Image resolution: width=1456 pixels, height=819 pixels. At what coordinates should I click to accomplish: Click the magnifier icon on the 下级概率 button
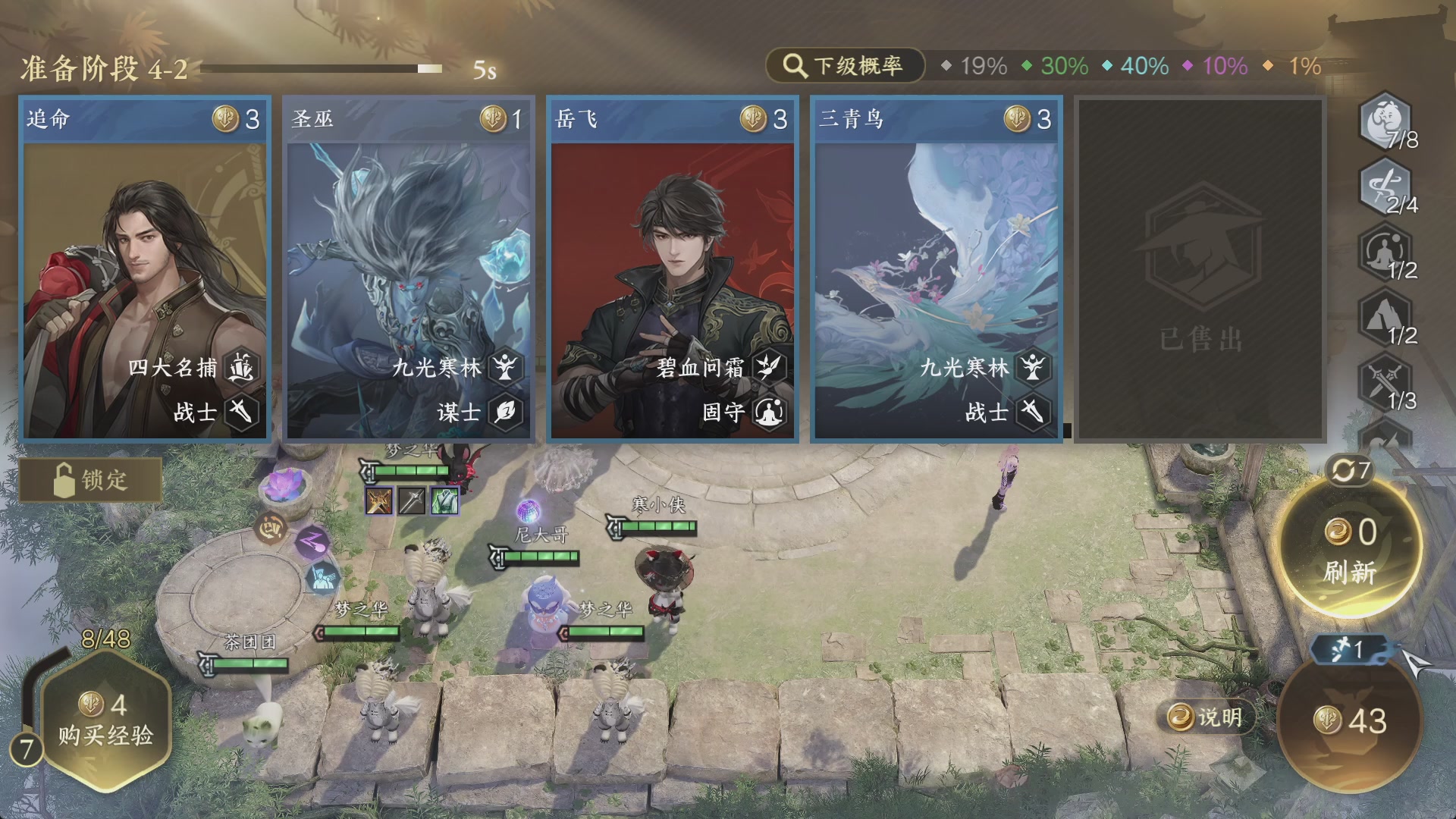[793, 66]
